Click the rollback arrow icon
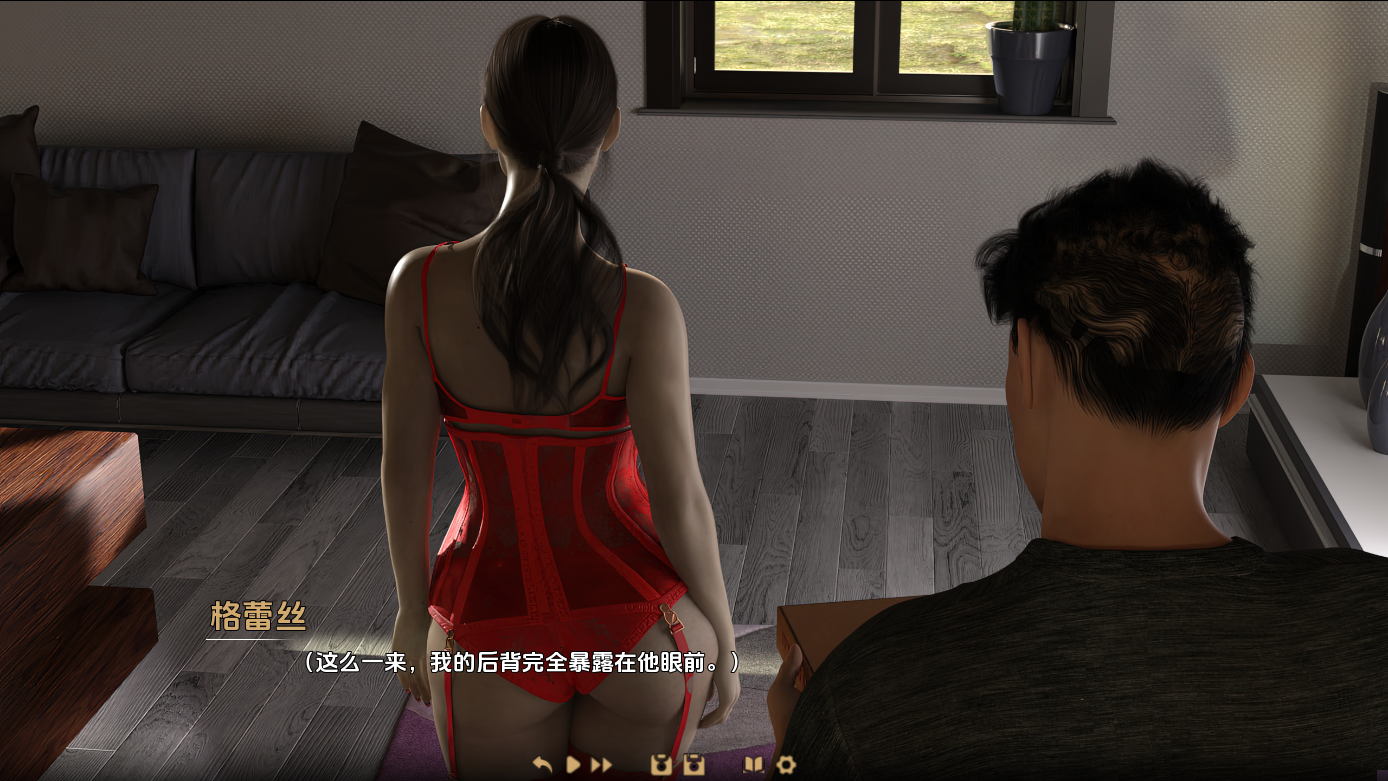 [x=543, y=765]
